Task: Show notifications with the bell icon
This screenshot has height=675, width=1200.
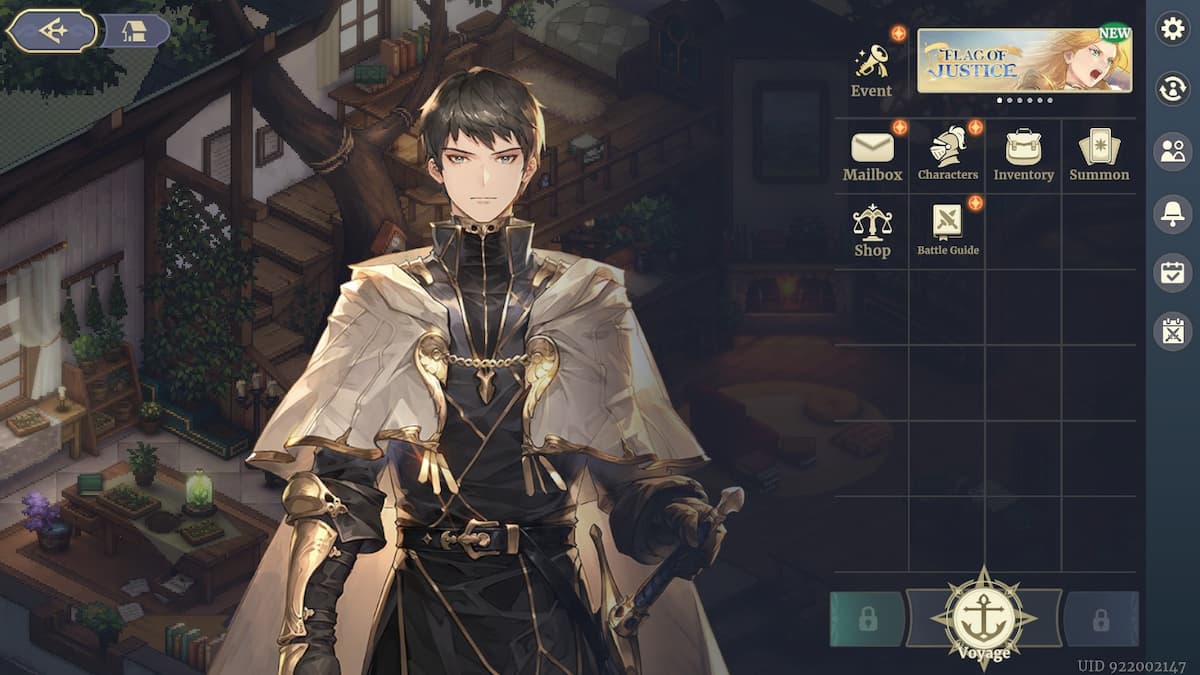Action: [x=1172, y=212]
